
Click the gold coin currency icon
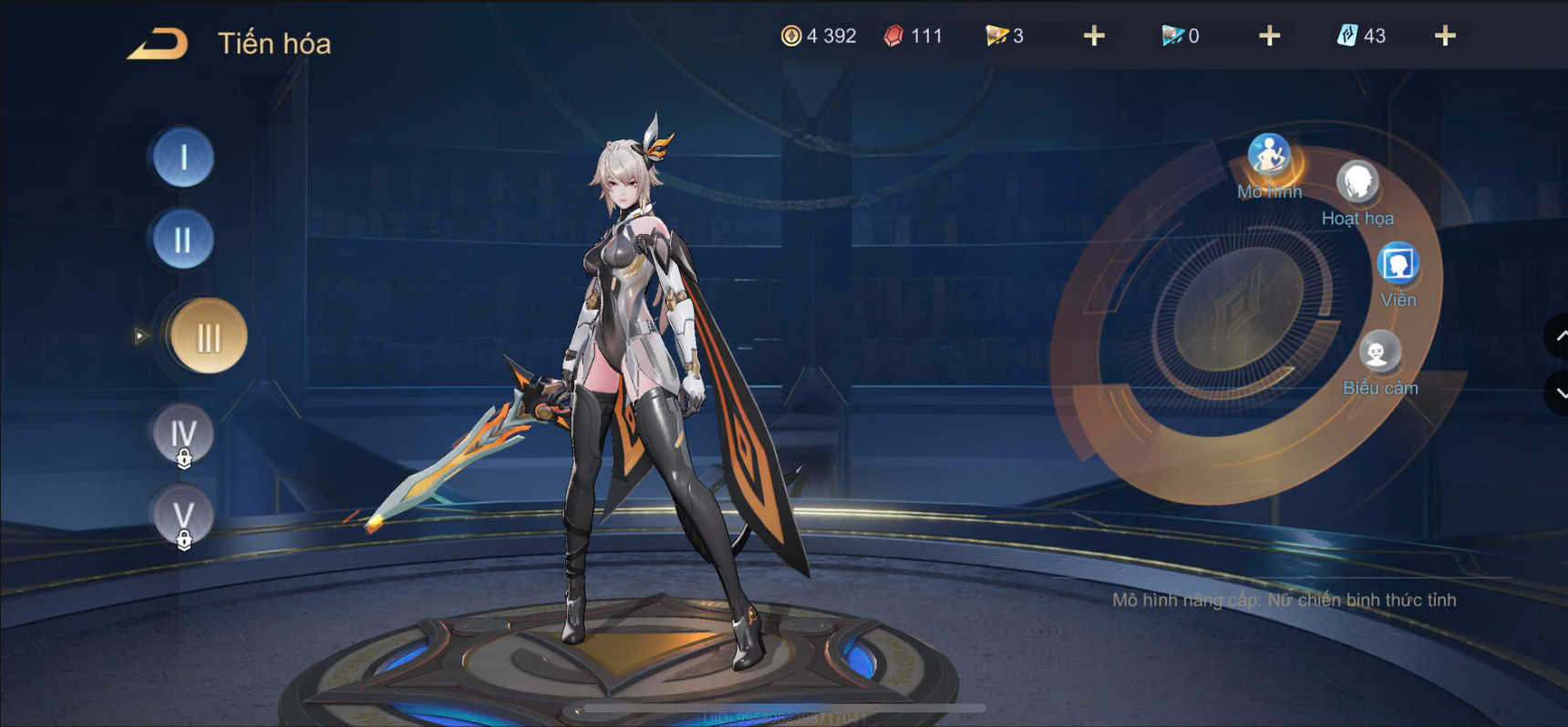(792, 36)
